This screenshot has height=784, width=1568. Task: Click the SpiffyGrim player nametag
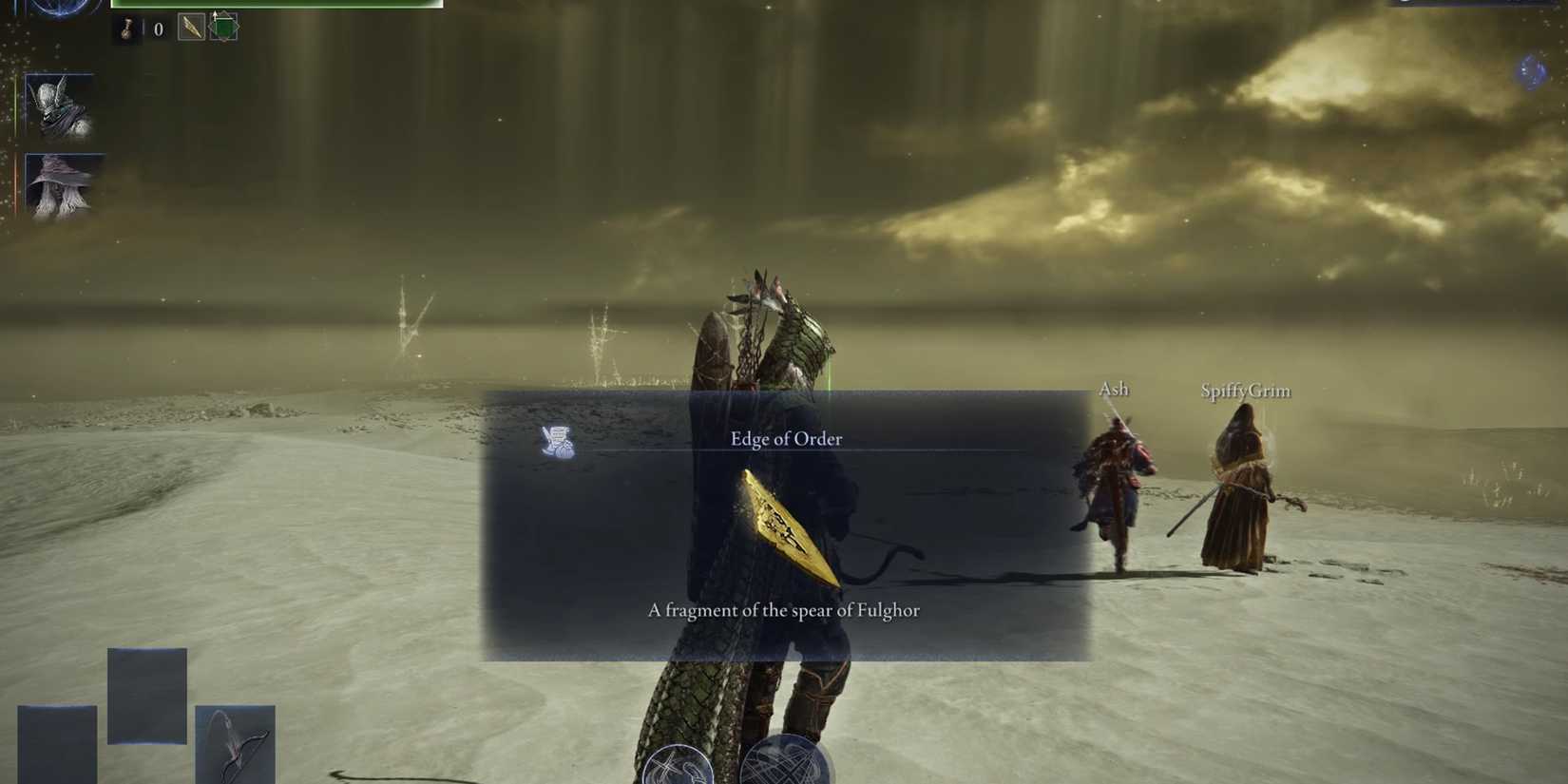pos(1245,390)
